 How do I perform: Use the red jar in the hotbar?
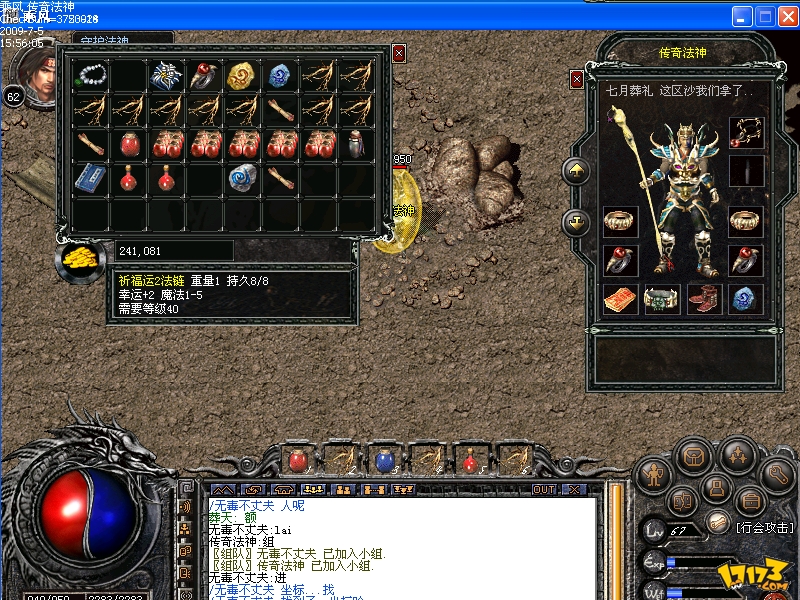tap(298, 460)
